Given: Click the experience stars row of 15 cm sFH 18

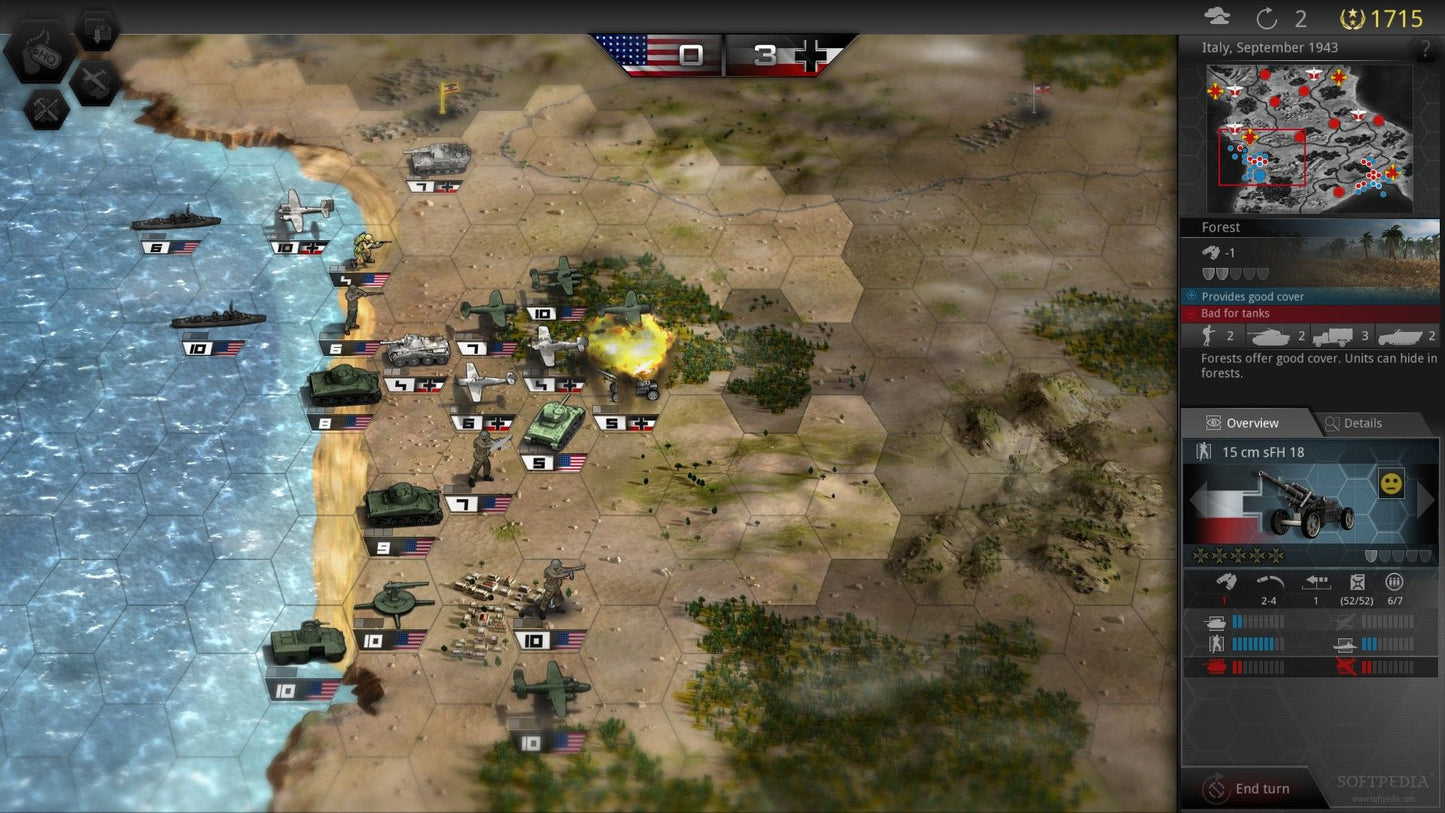Looking at the screenshot, I should pos(1238,554).
